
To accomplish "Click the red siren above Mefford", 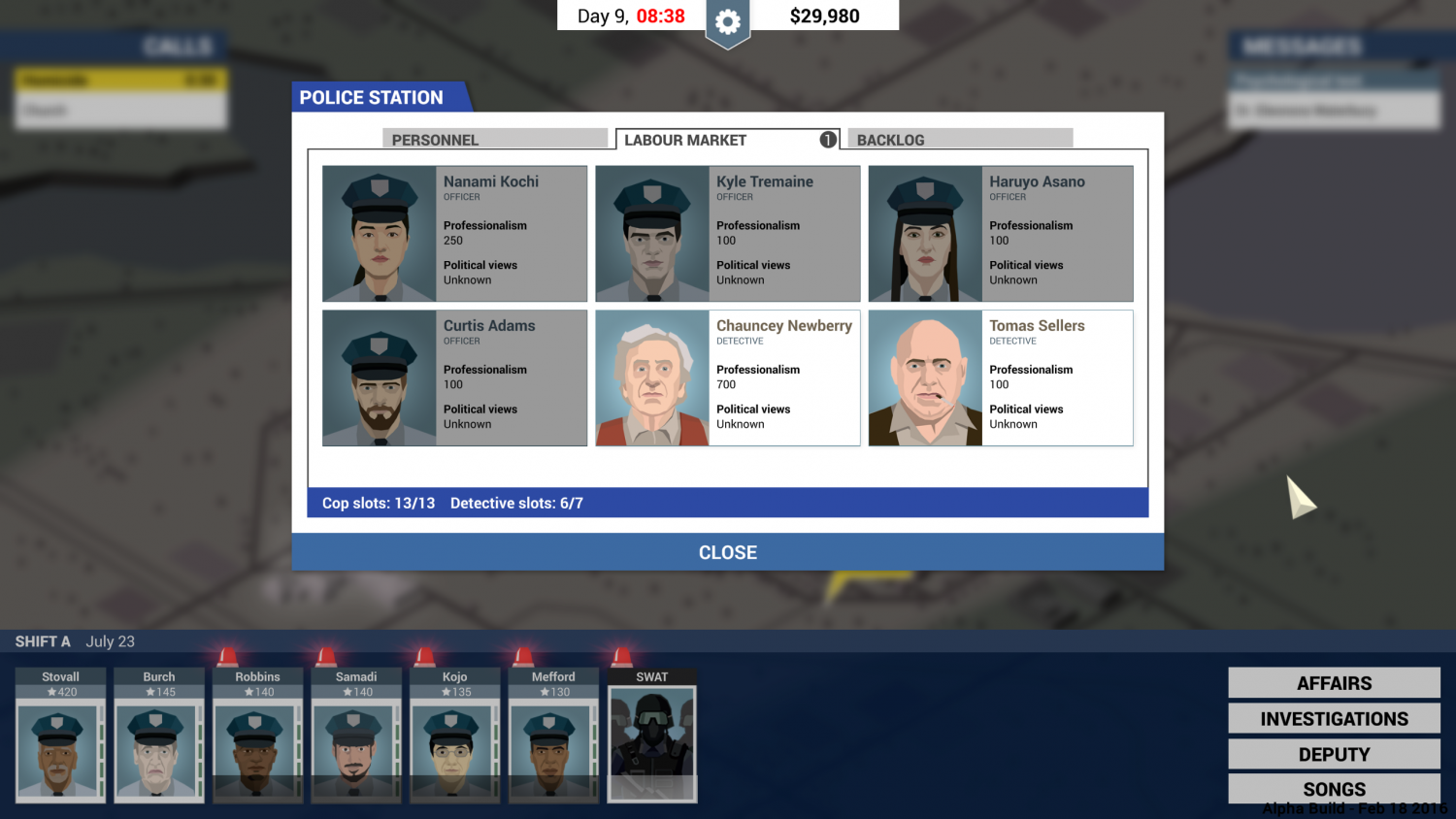I will point(521,655).
